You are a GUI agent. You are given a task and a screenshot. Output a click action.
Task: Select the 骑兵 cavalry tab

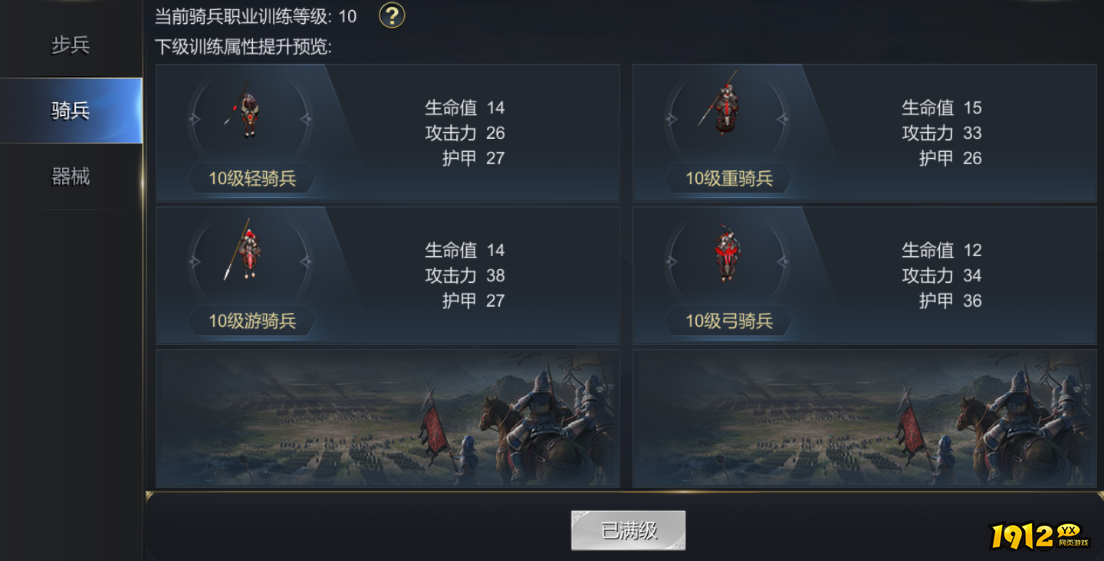(70, 111)
